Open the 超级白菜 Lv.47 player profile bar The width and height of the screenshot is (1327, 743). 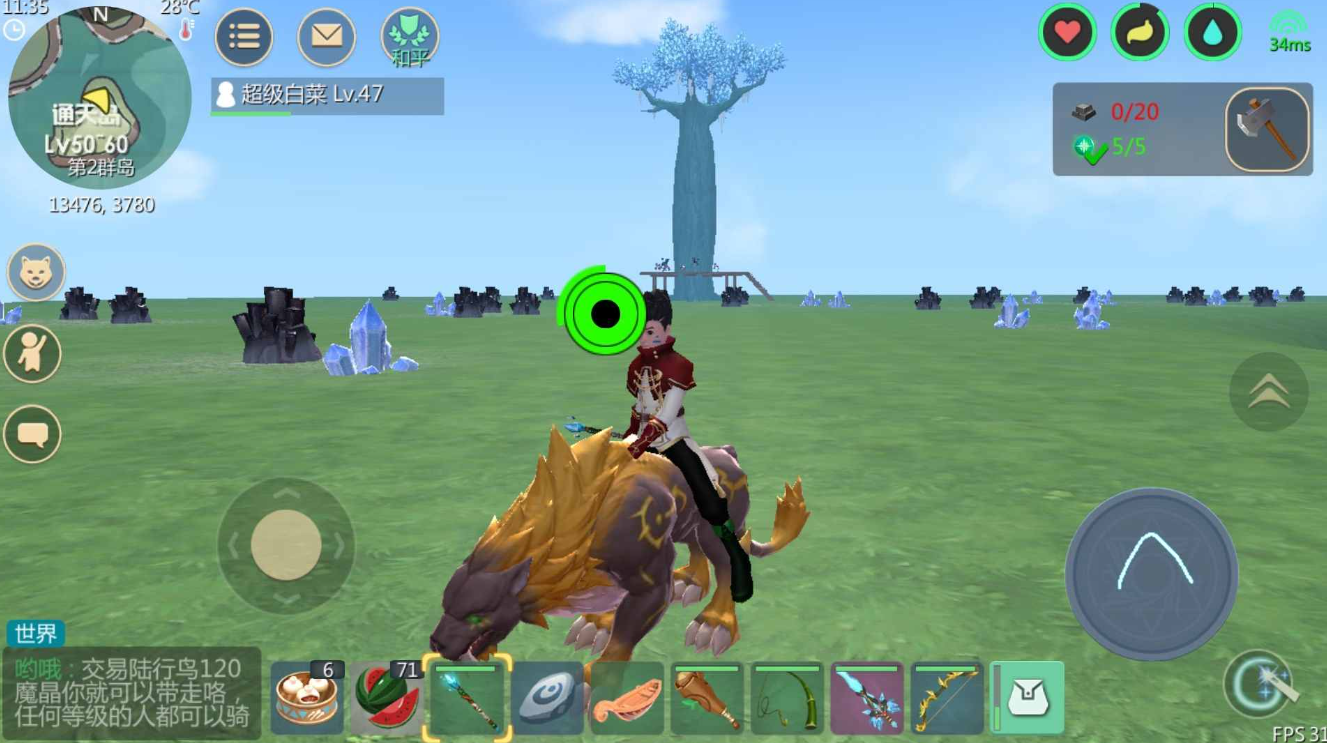pyautogui.click(x=327, y=95)
